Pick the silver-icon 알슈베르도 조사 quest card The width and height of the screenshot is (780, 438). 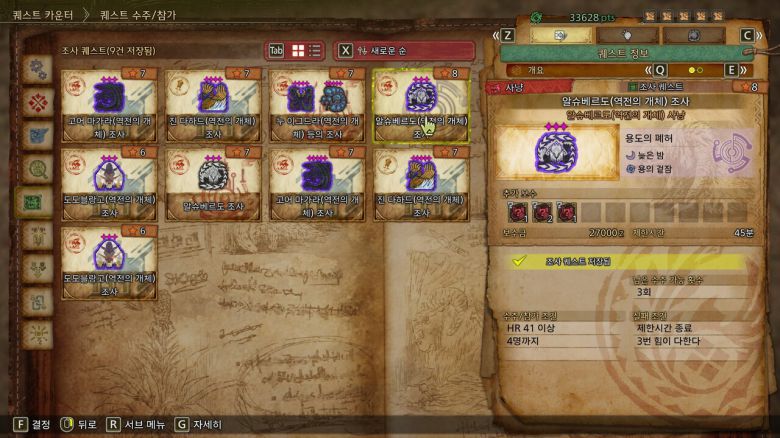click(x=213, y=185)
